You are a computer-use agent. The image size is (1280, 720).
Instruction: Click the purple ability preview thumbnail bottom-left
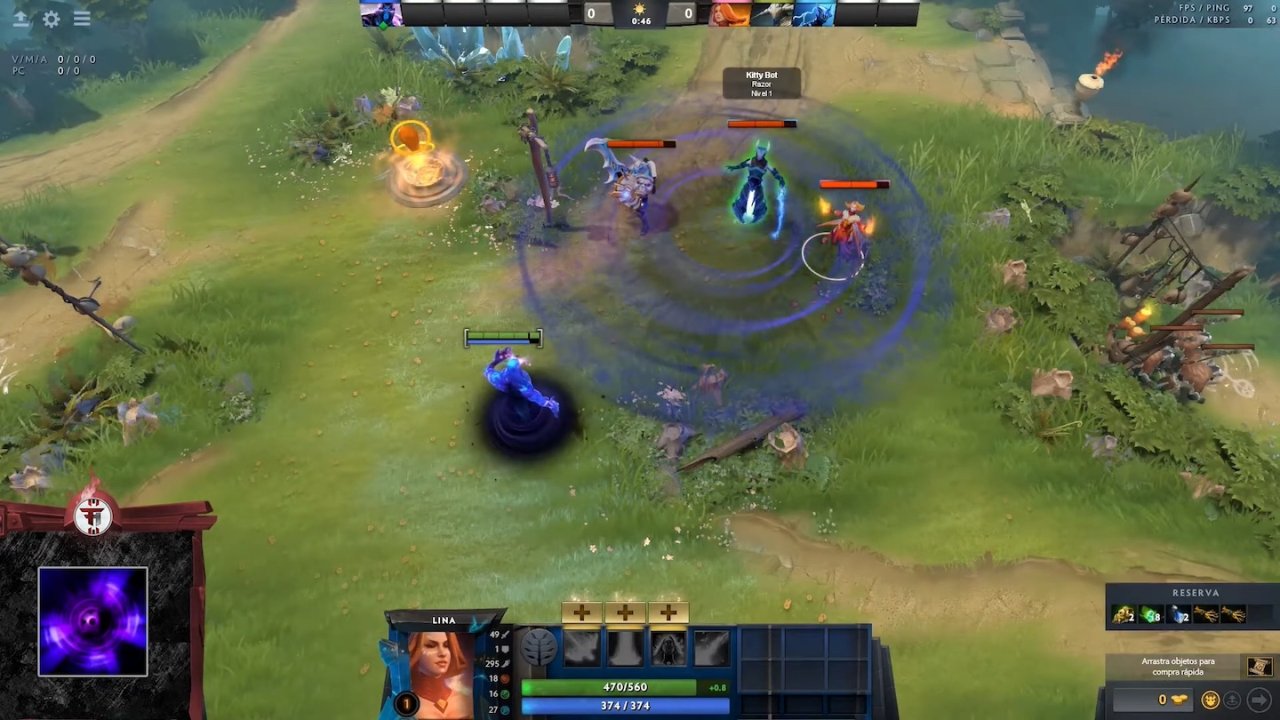(92, 620)
